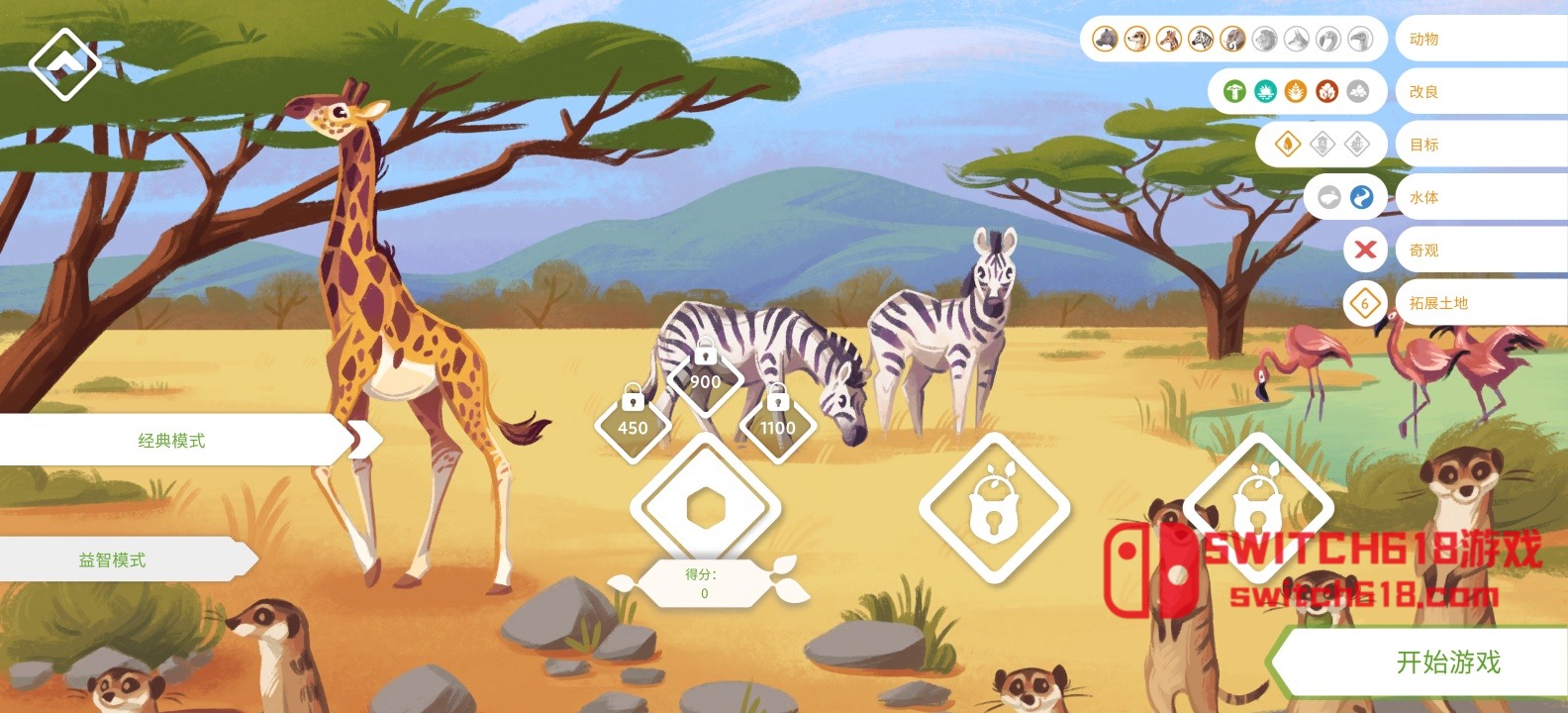Select 经典模式 classic mode
Image resolution: width=1568 pixels, height=713 pixels.
(171, 441)
